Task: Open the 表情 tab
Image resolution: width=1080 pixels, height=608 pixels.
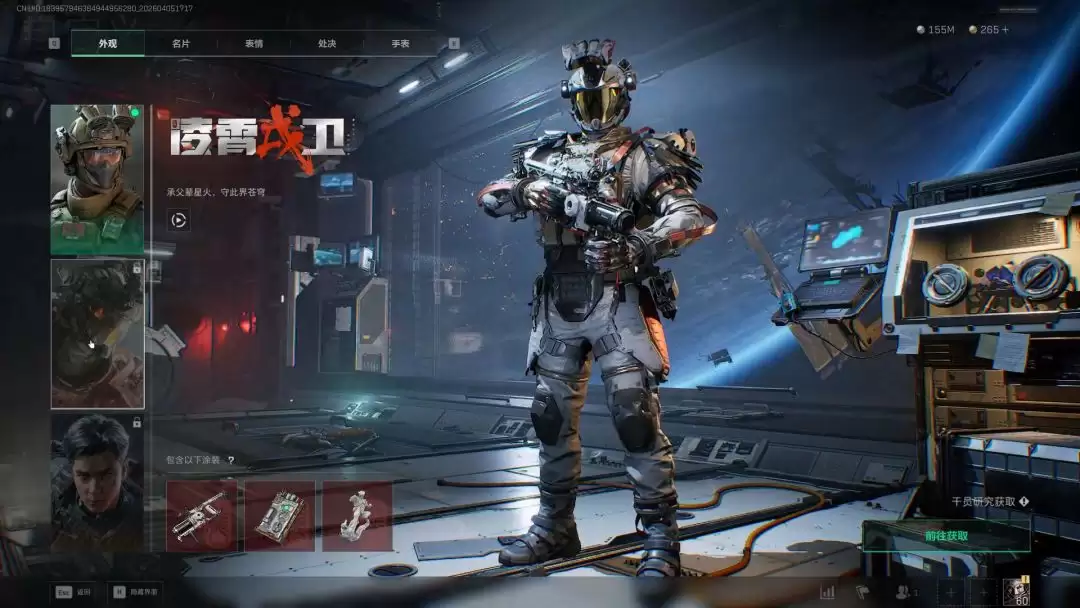Action: tap(254, 44)
